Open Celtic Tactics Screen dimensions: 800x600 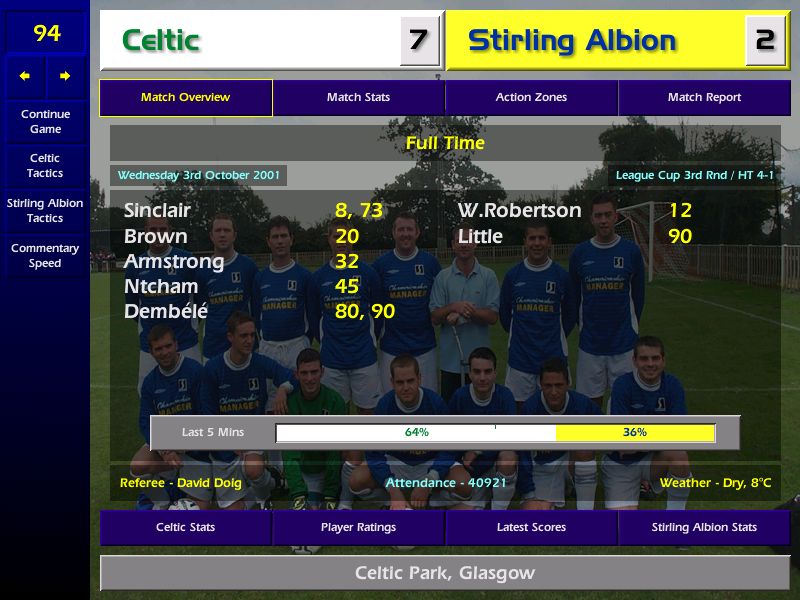45,165
